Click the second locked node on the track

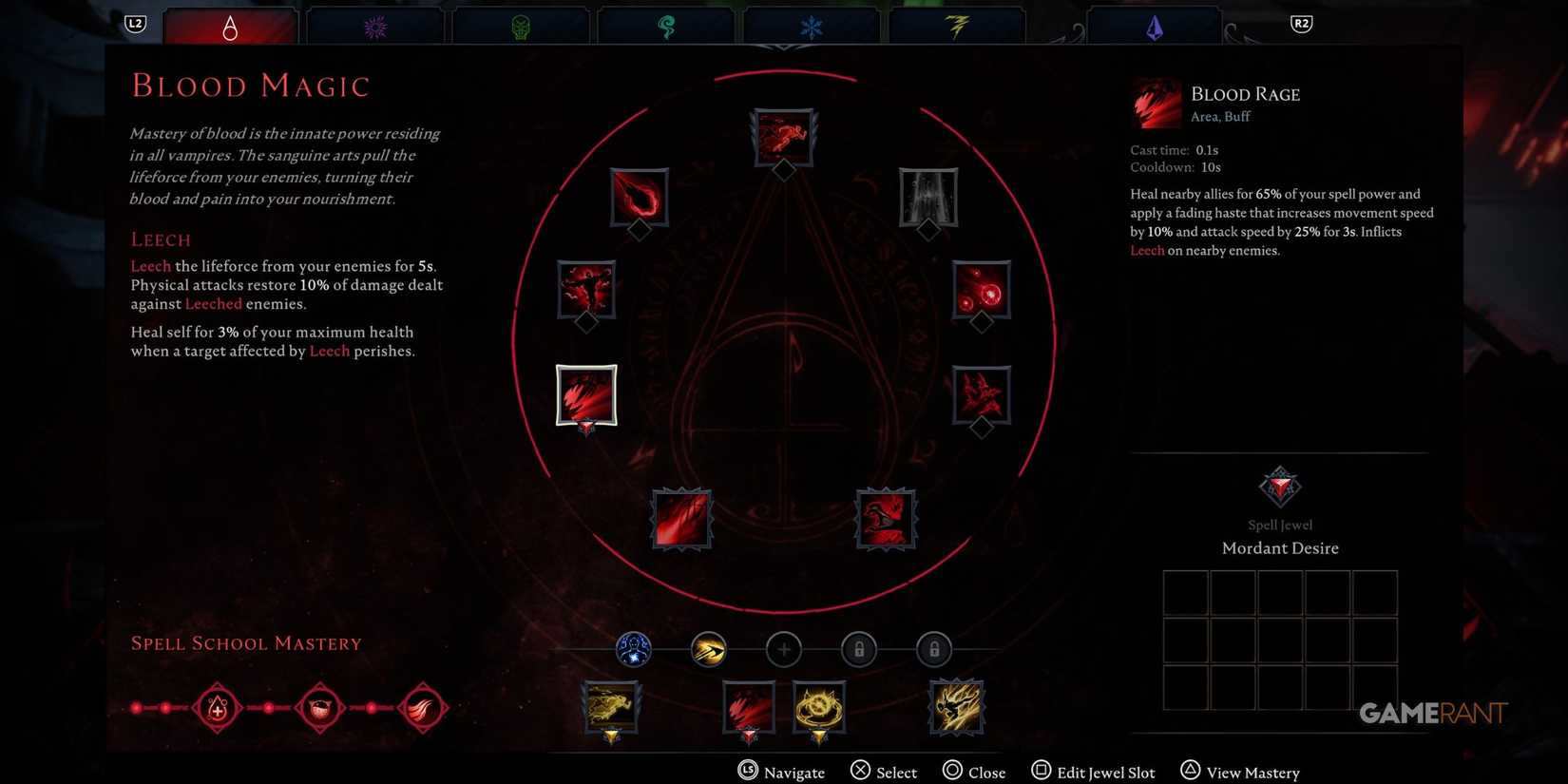(x=933, y=649)
